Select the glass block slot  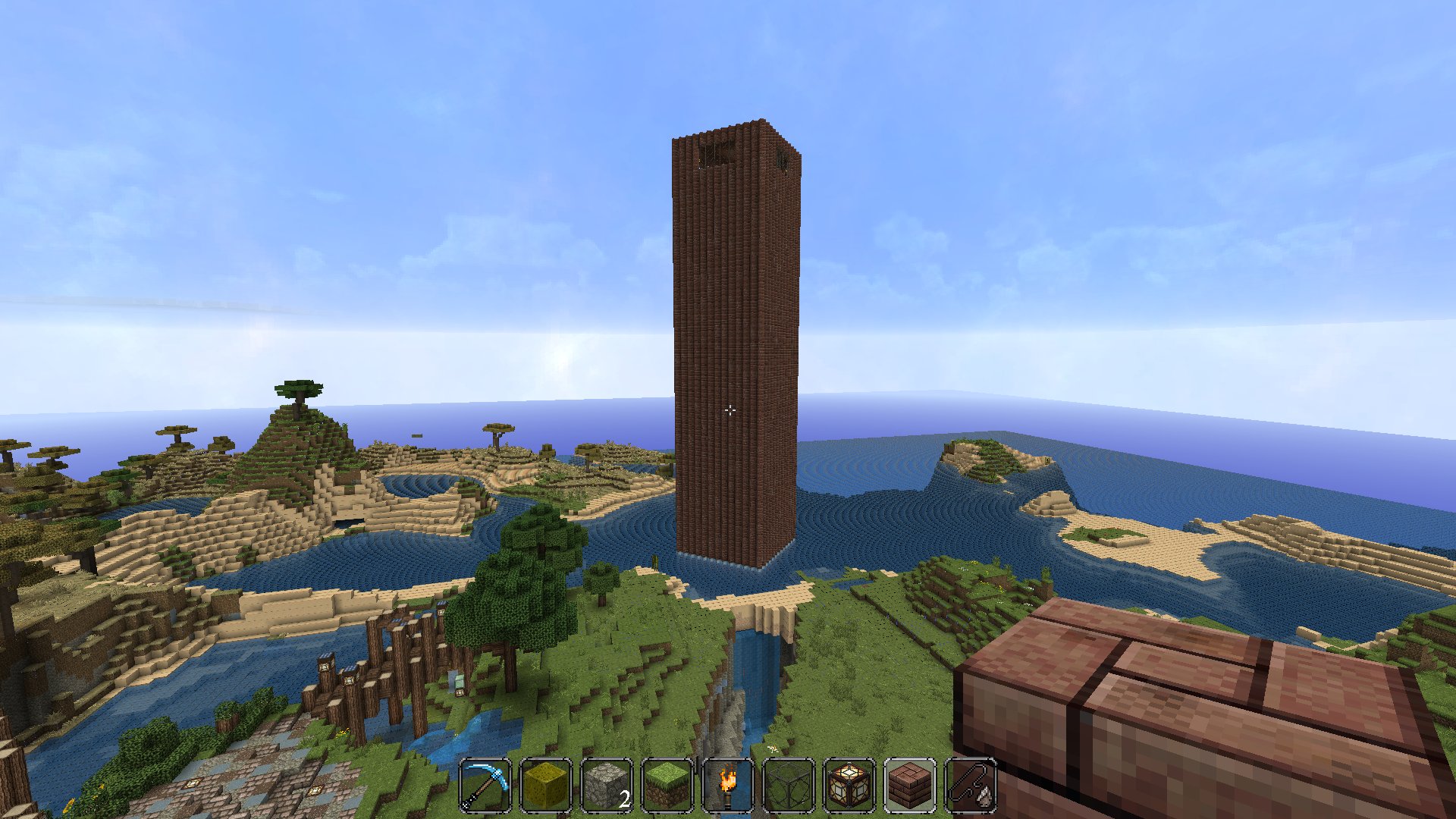pyautogui.click(x=789, y=786)
